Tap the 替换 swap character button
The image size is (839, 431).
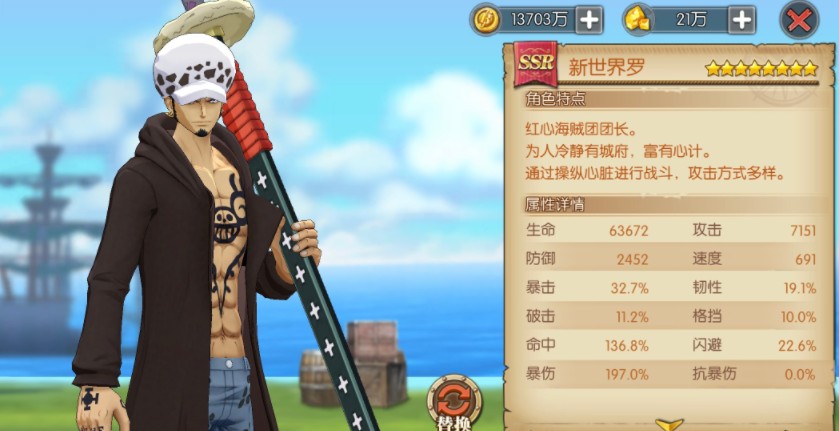click(455, 404)
